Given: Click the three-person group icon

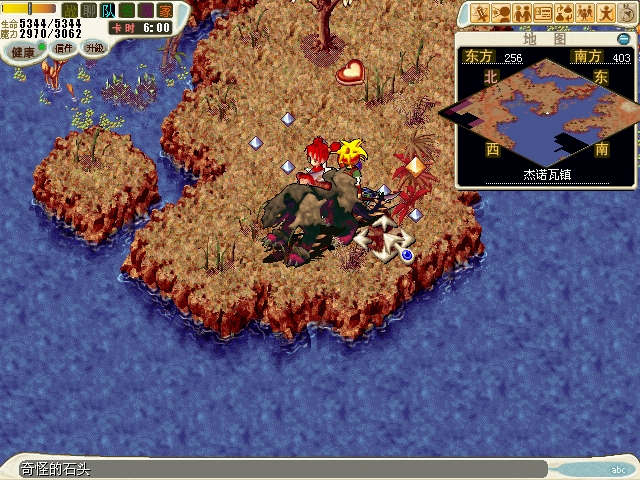Looking at the screenshot, I should tap(585, 13).
